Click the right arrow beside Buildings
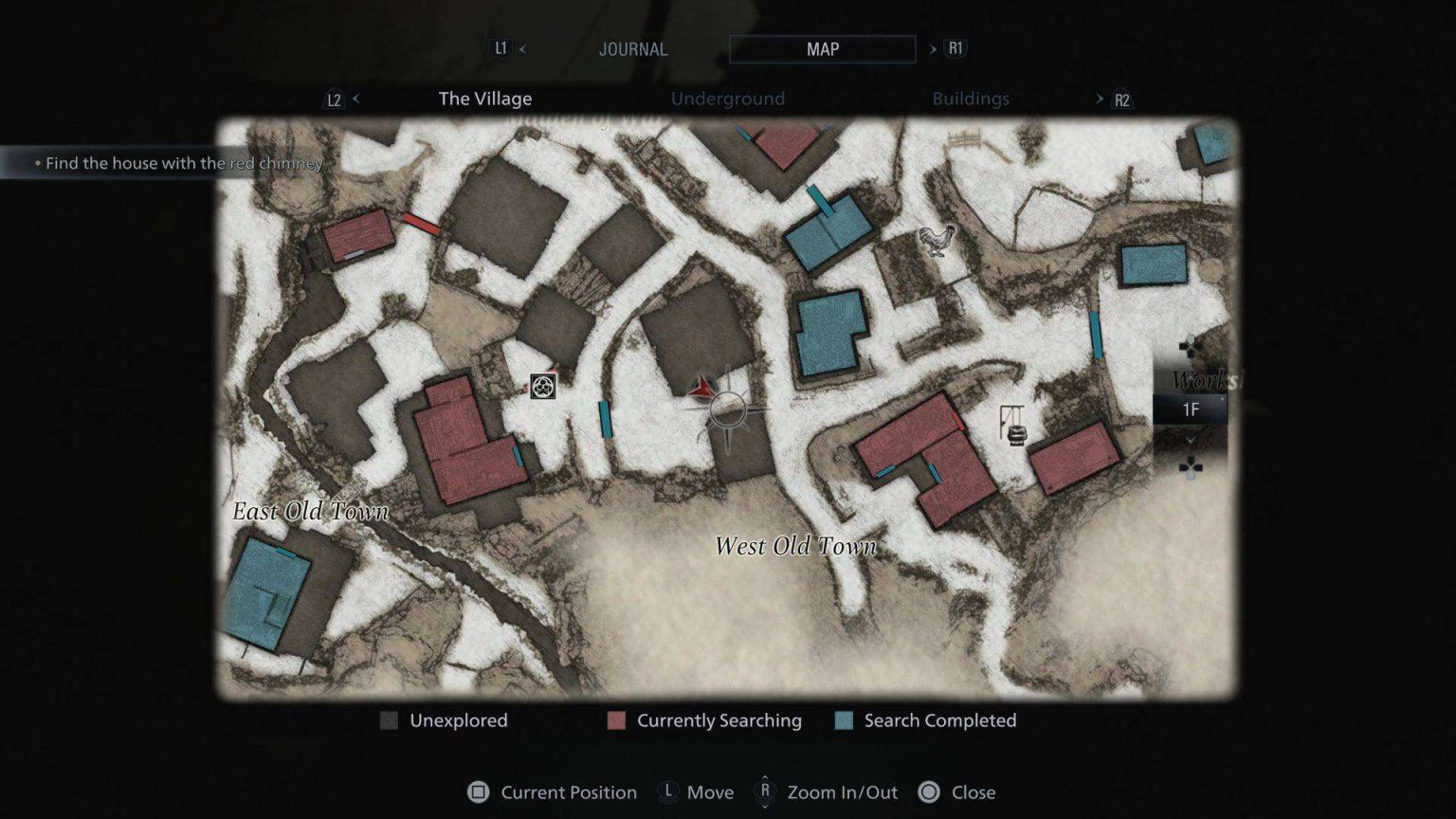1456x819 pixels. tap(1100, 99)
